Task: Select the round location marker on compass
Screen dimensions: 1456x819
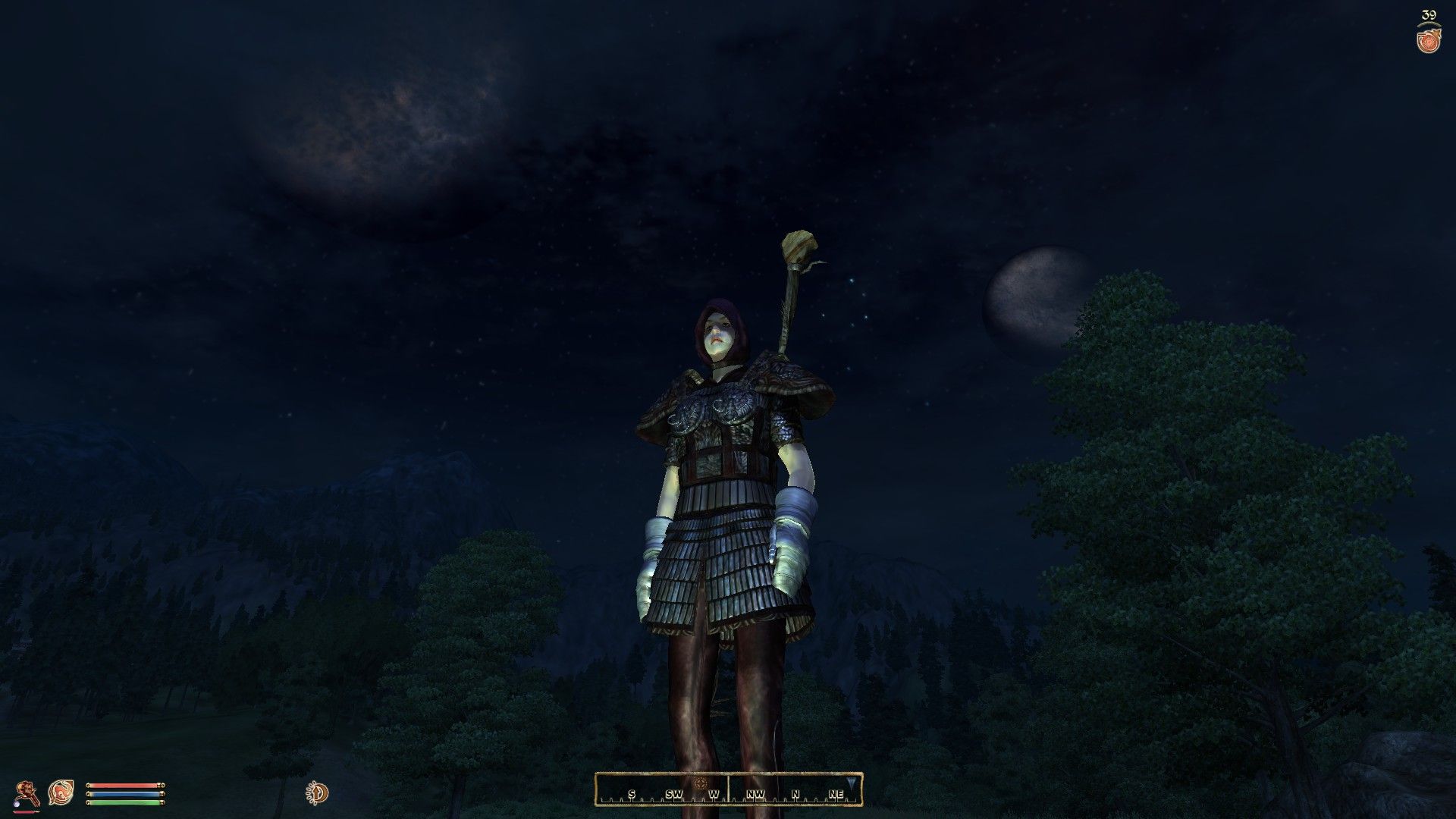Action: coord(700,783)
